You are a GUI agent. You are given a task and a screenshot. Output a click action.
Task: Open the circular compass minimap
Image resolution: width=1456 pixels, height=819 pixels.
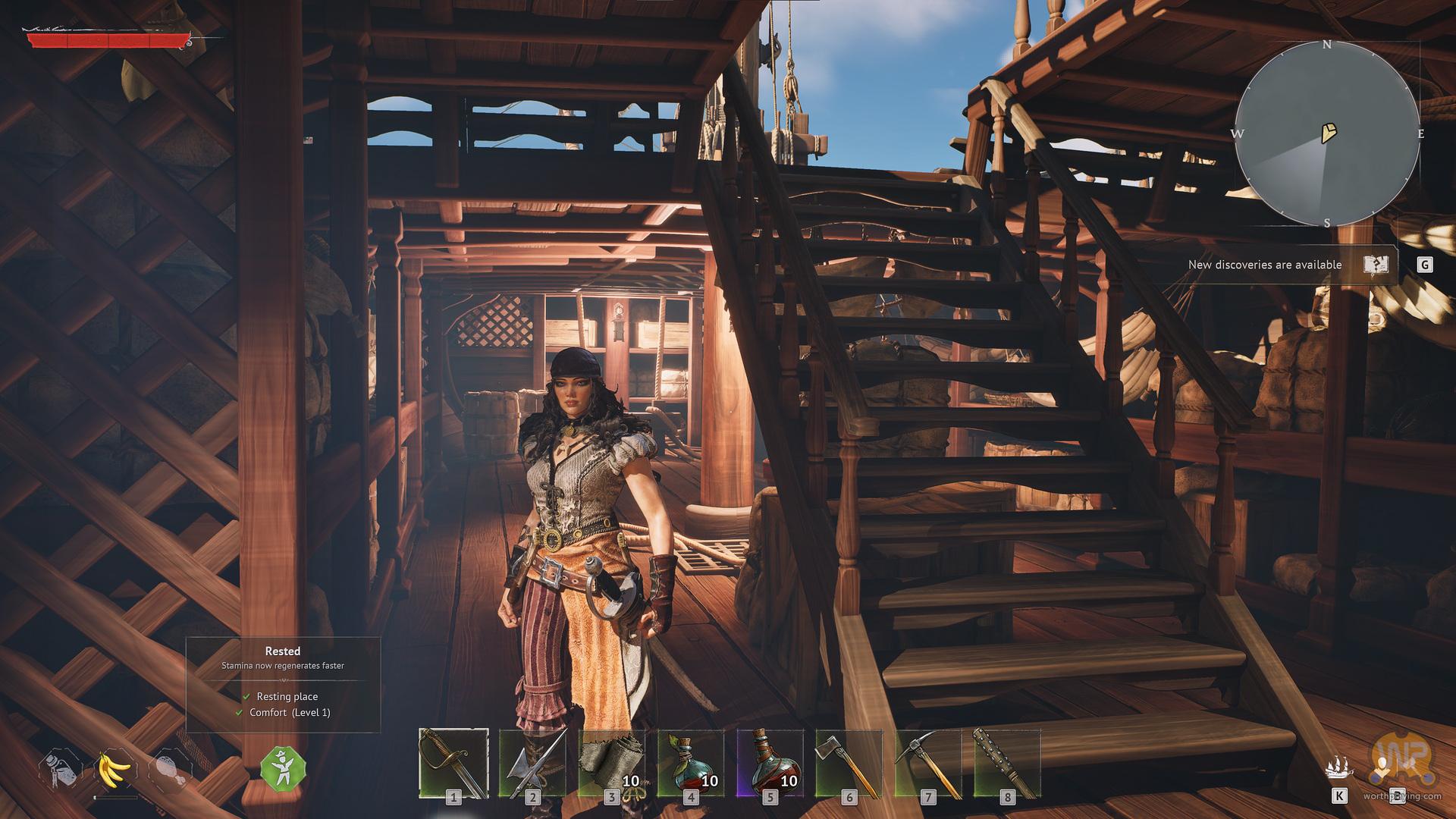click(1327, 134)
